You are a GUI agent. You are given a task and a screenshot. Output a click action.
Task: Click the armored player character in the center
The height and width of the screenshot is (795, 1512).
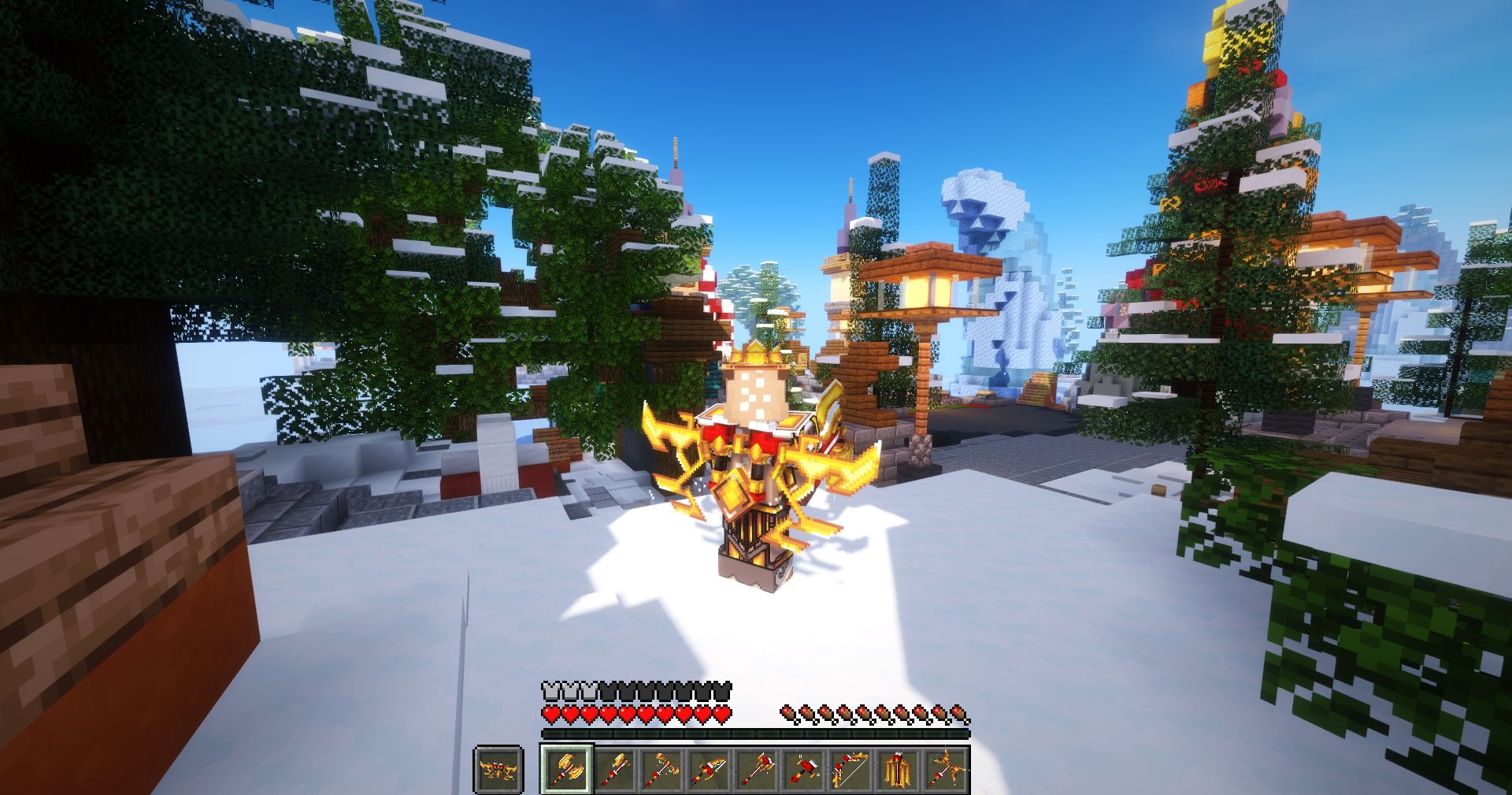tap(756, 465)
